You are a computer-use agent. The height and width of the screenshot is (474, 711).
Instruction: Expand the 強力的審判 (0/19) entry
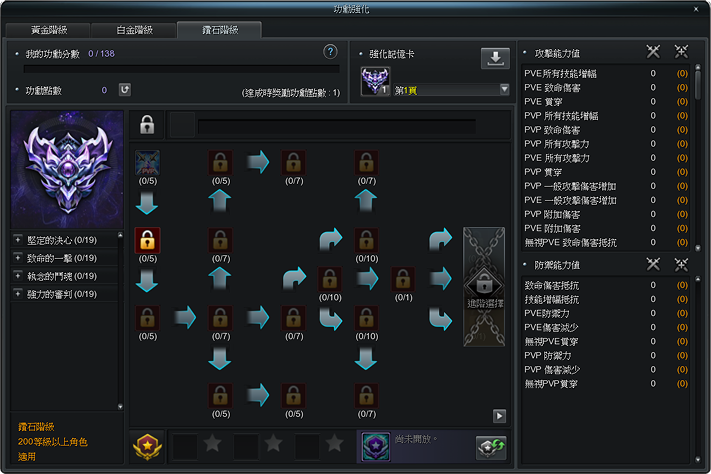pyautogui.click(x=18, y=294)
